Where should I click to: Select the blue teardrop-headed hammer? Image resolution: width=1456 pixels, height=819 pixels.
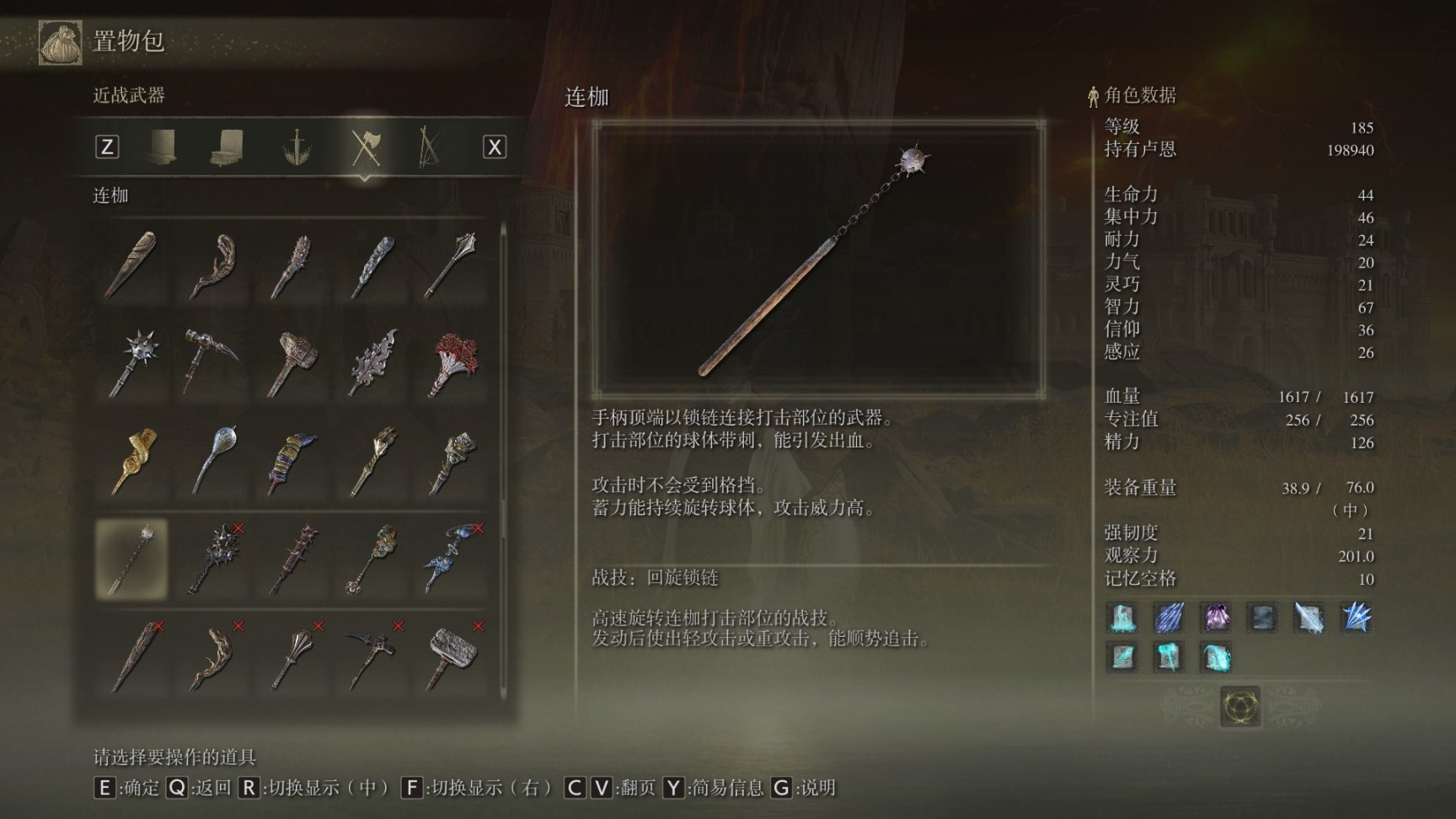coord(214,460)
